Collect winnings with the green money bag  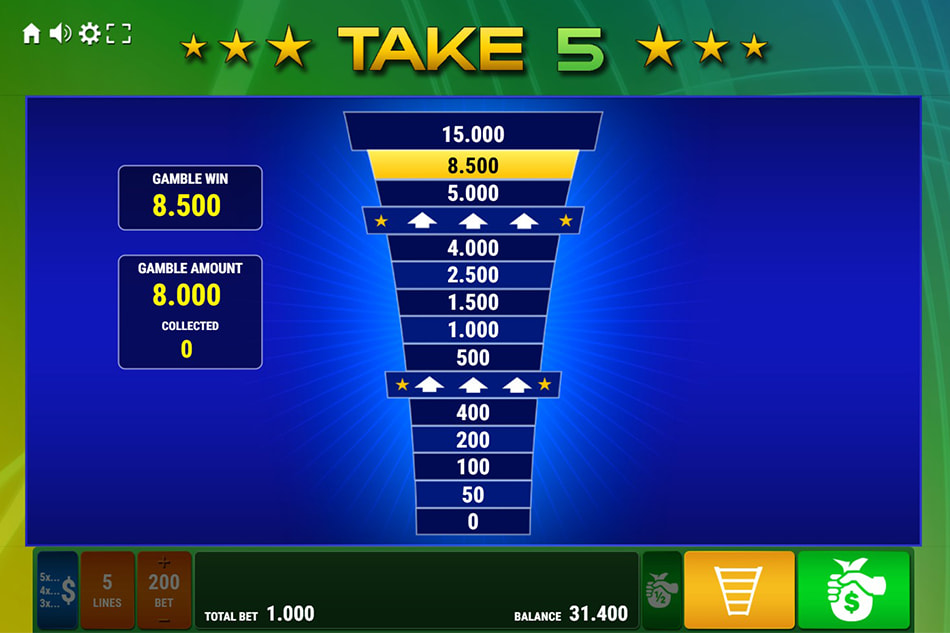coord(853,590)
